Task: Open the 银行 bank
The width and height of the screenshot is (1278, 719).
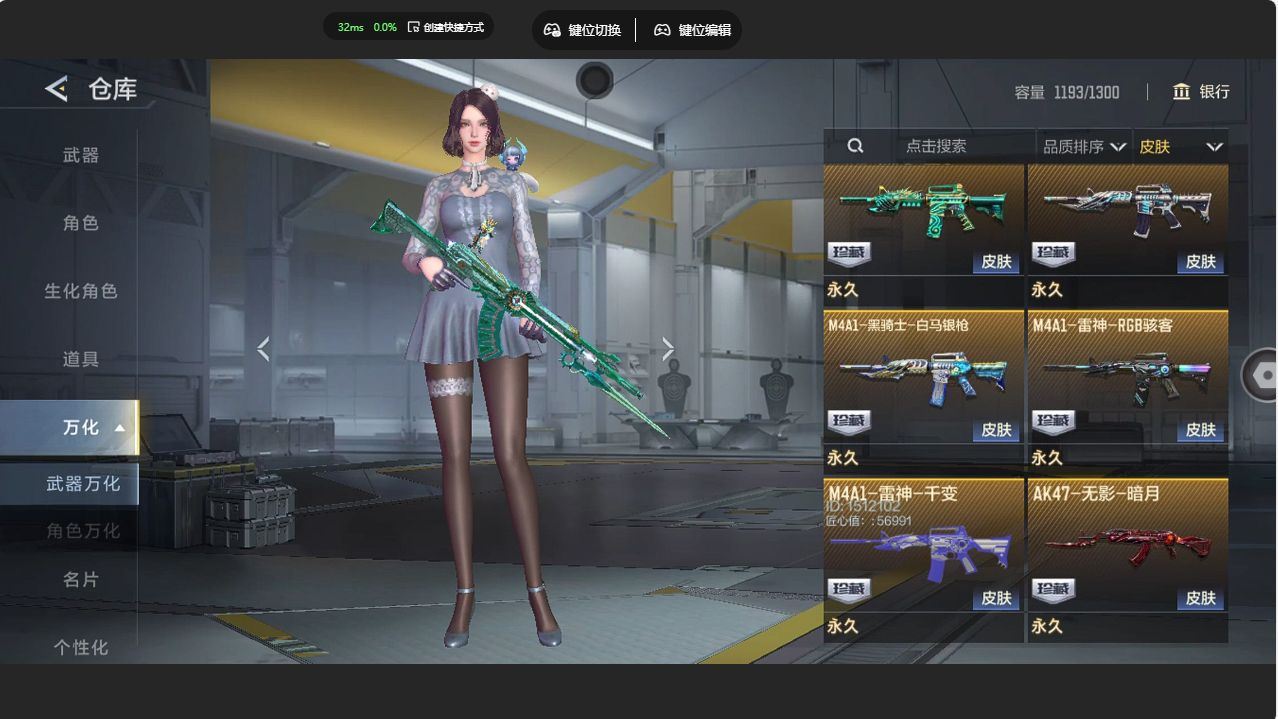Action: pyautogui.click(x=1201, y=92)
